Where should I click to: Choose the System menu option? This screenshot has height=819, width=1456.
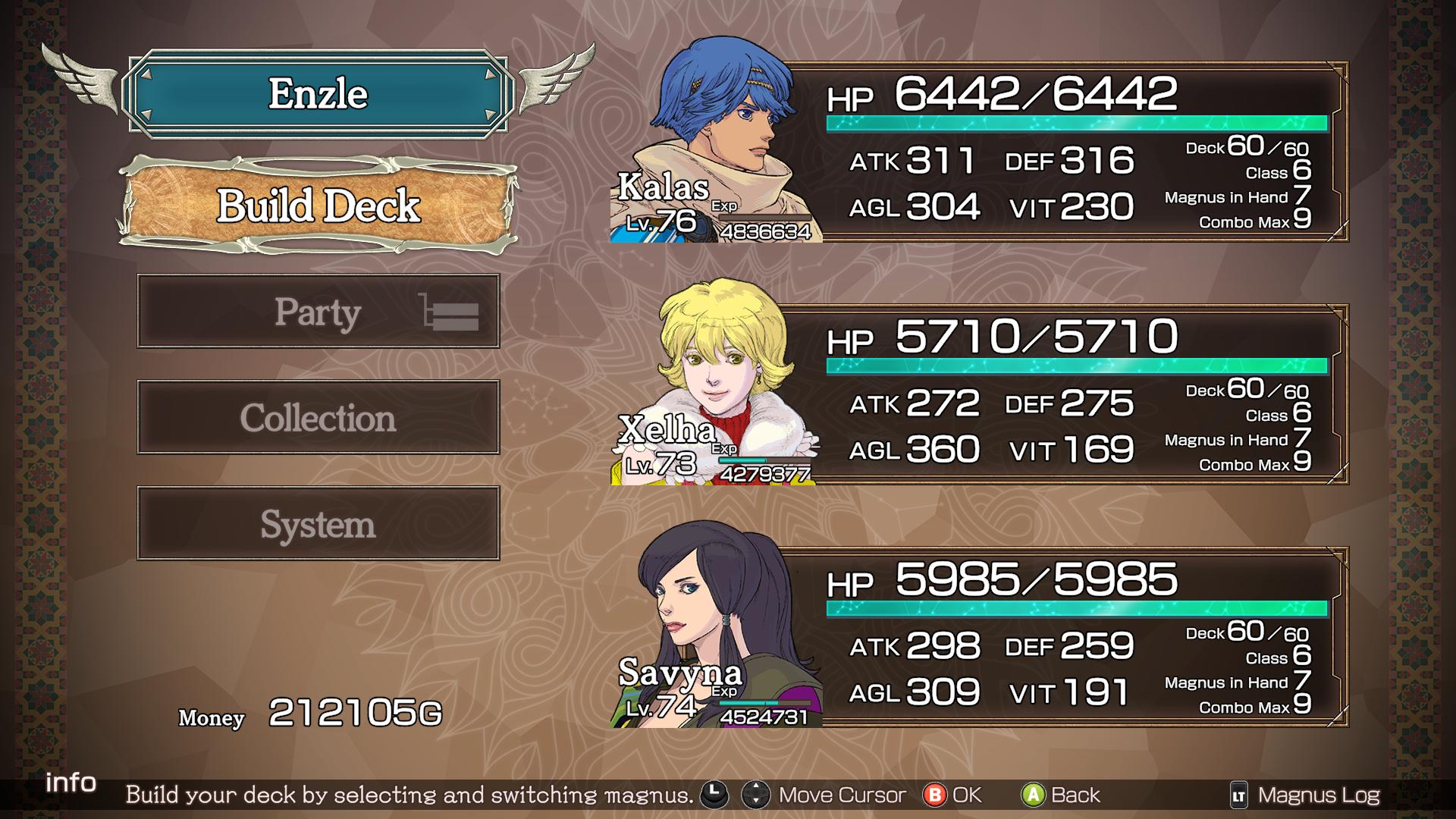click(318, 524)
